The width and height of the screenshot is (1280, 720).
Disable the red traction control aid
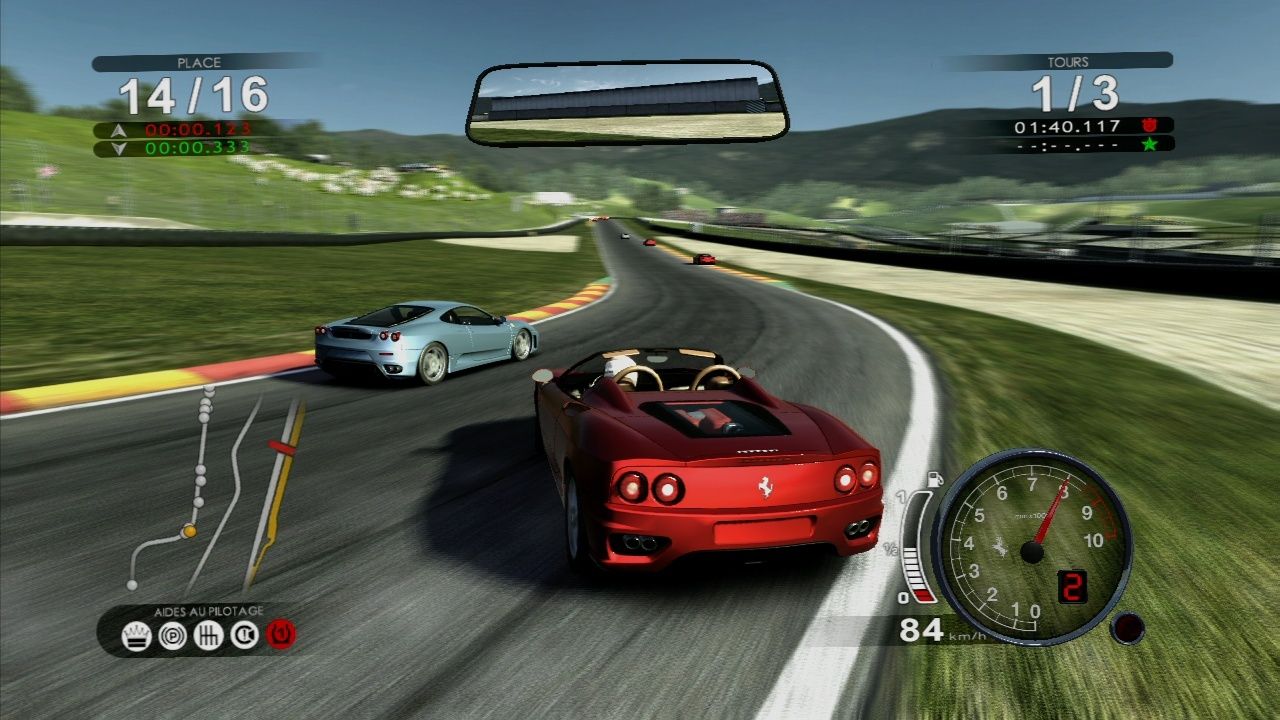(x=281, y=635)
